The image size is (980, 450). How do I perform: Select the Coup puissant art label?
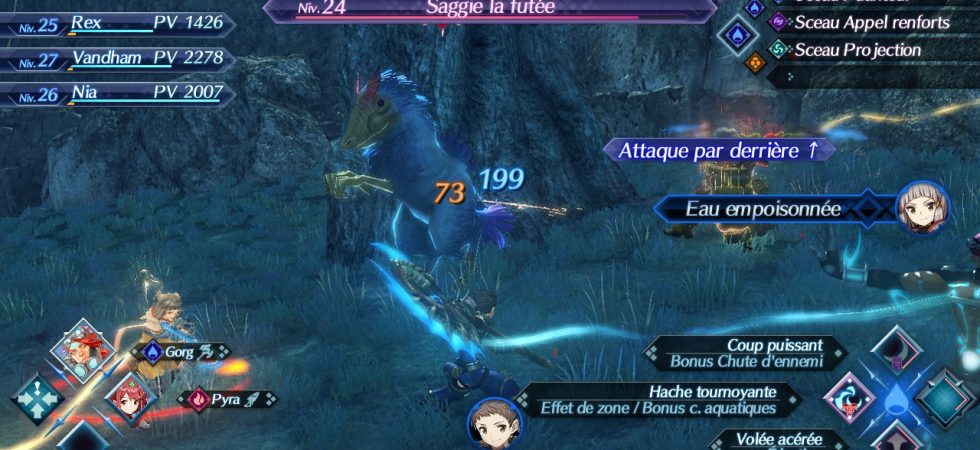[745, 353]
